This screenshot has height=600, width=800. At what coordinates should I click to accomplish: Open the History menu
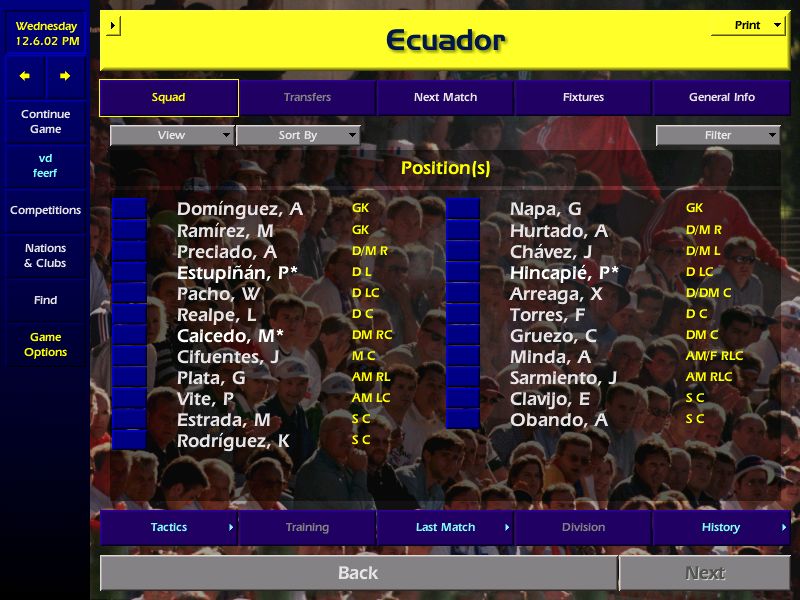(x=721, y=527)
